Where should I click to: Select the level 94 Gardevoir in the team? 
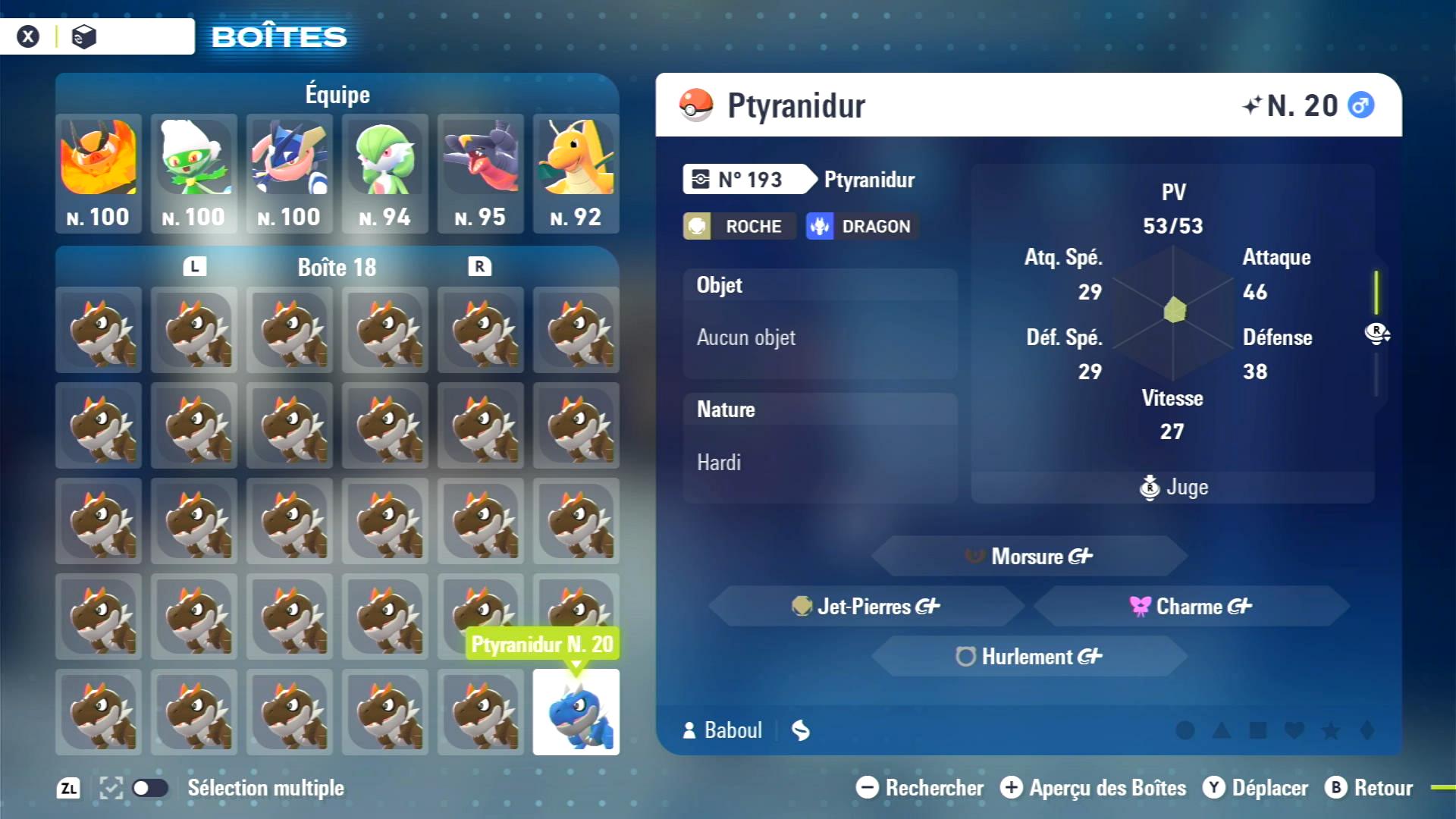pos(384,173)
